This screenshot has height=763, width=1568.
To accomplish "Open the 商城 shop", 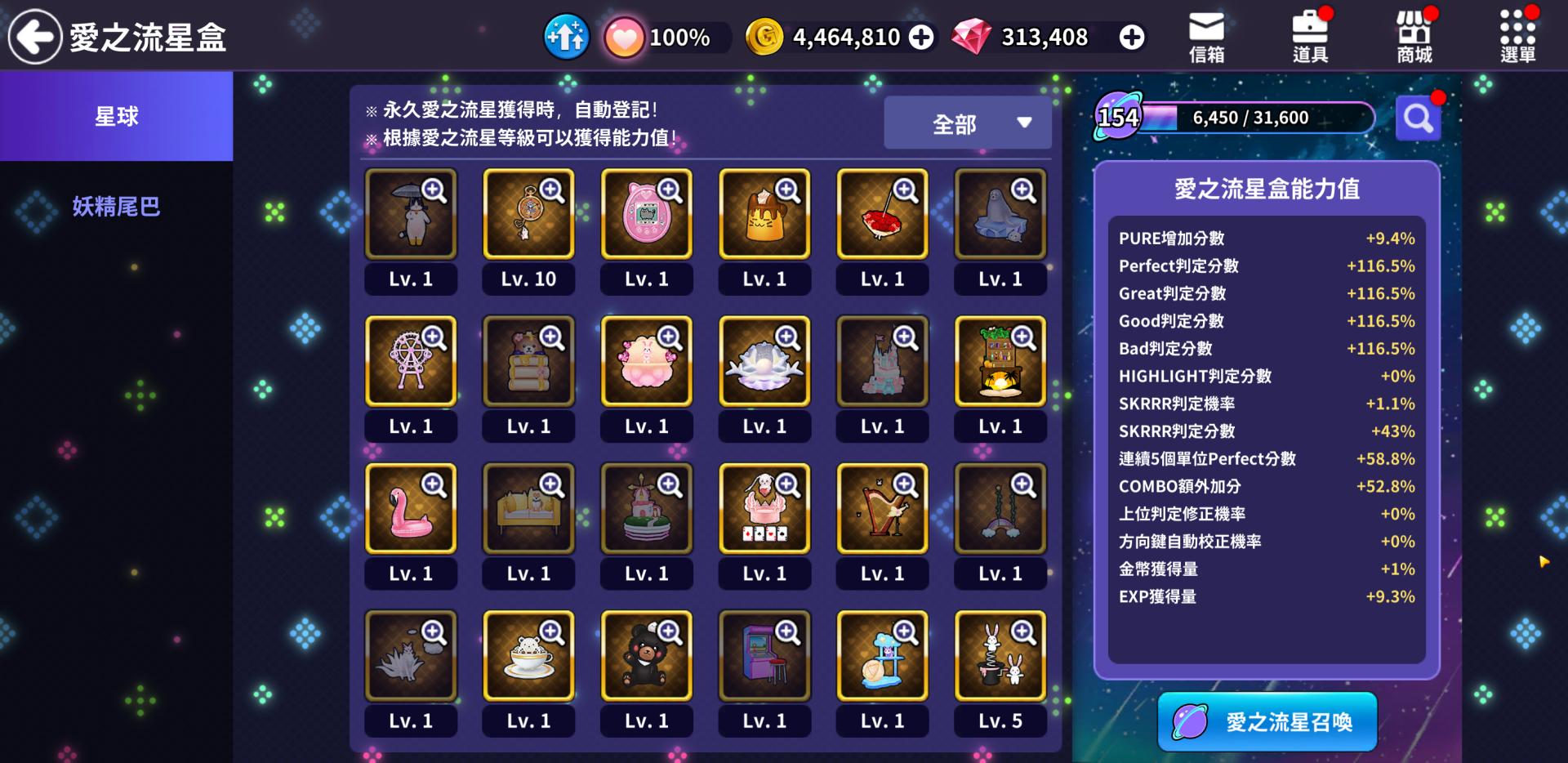I will 1414,37.
